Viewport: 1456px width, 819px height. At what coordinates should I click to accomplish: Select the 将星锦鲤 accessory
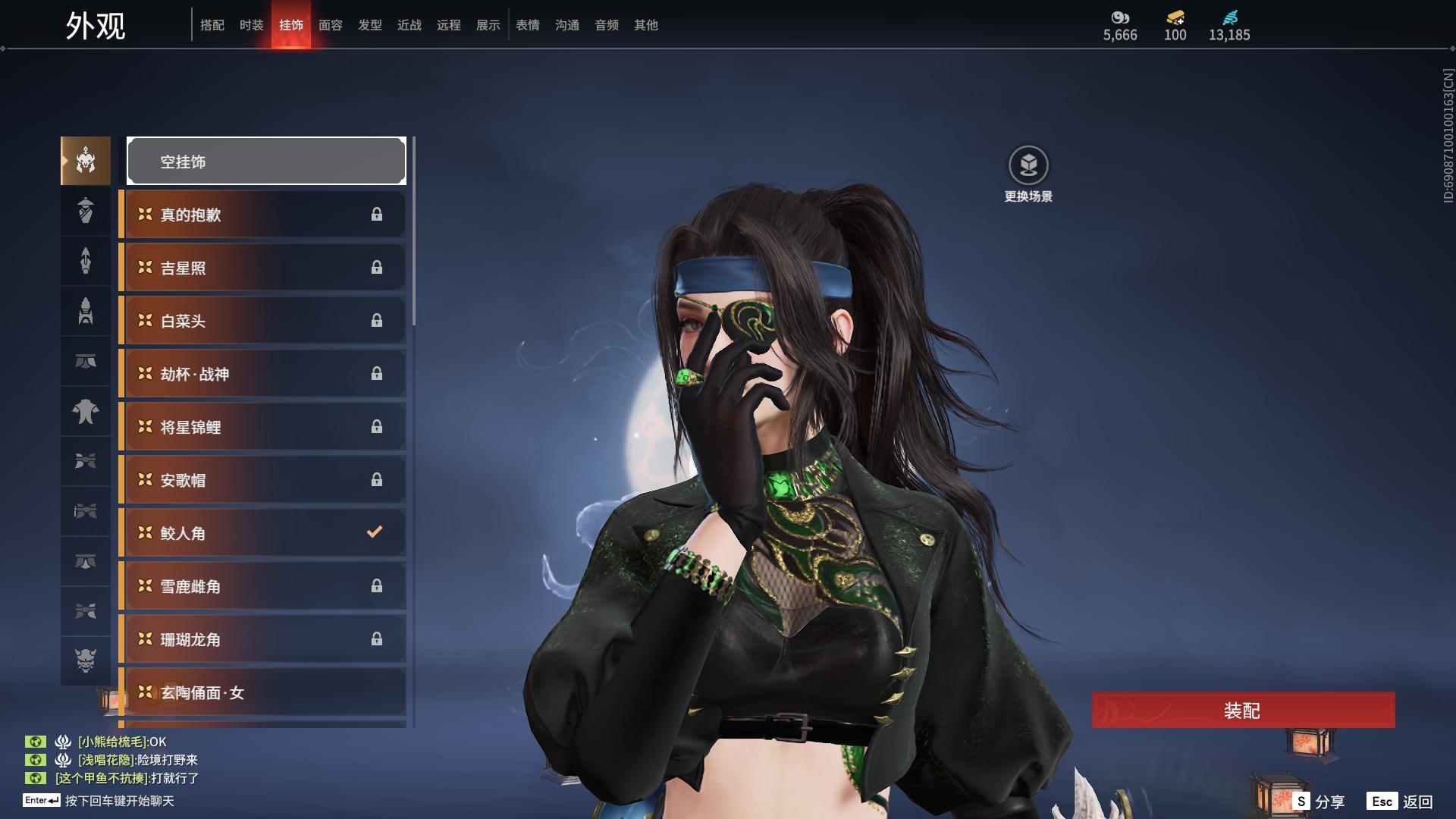(x=263, y=427)
